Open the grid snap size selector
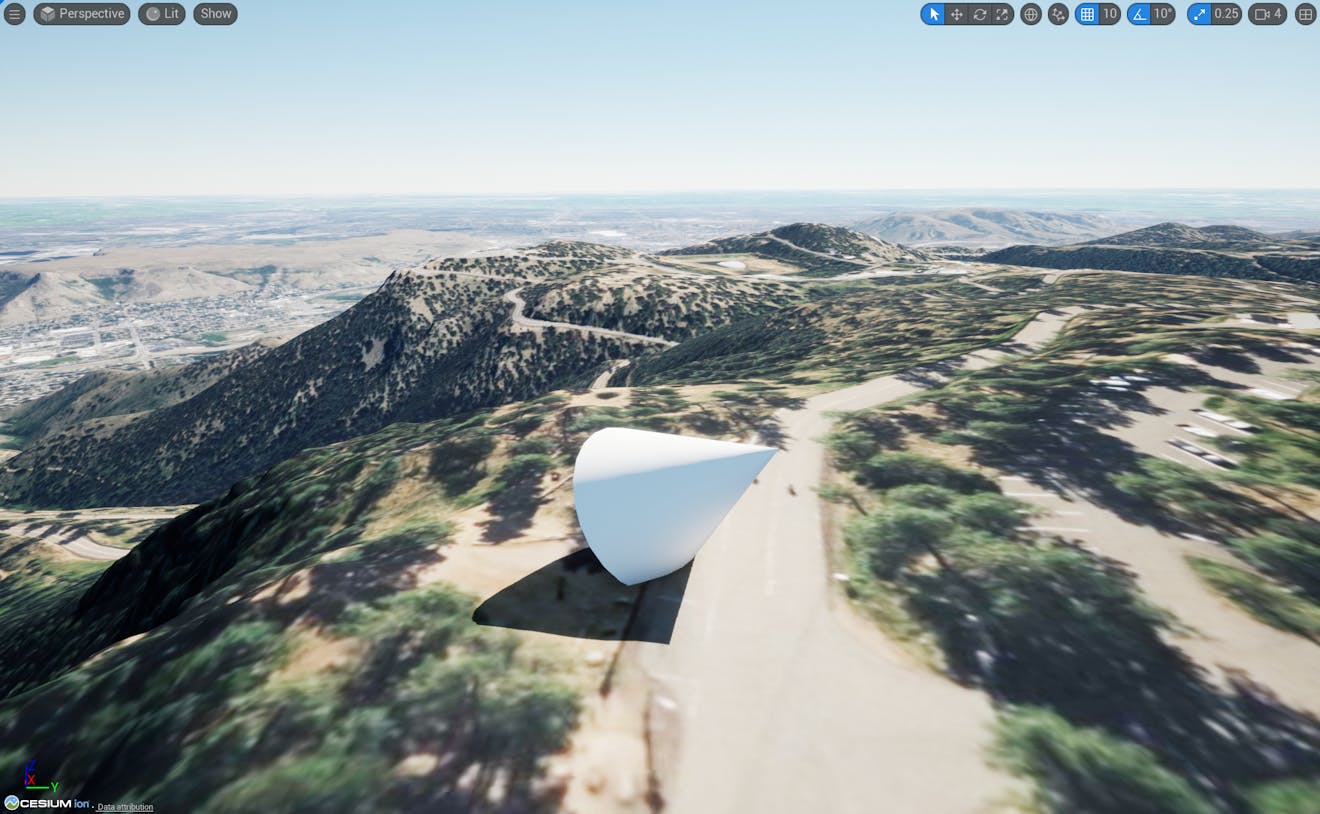Screen dimensions: 1320x814 pyautogui.click(x=1107, y=14)
